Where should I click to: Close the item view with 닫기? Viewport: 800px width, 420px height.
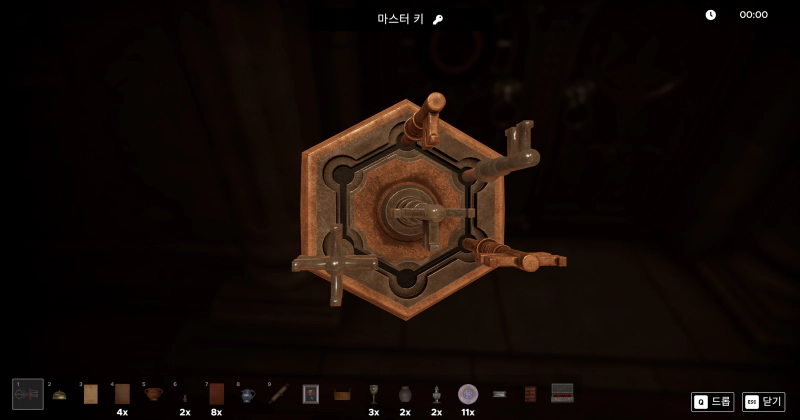(763, 401)
